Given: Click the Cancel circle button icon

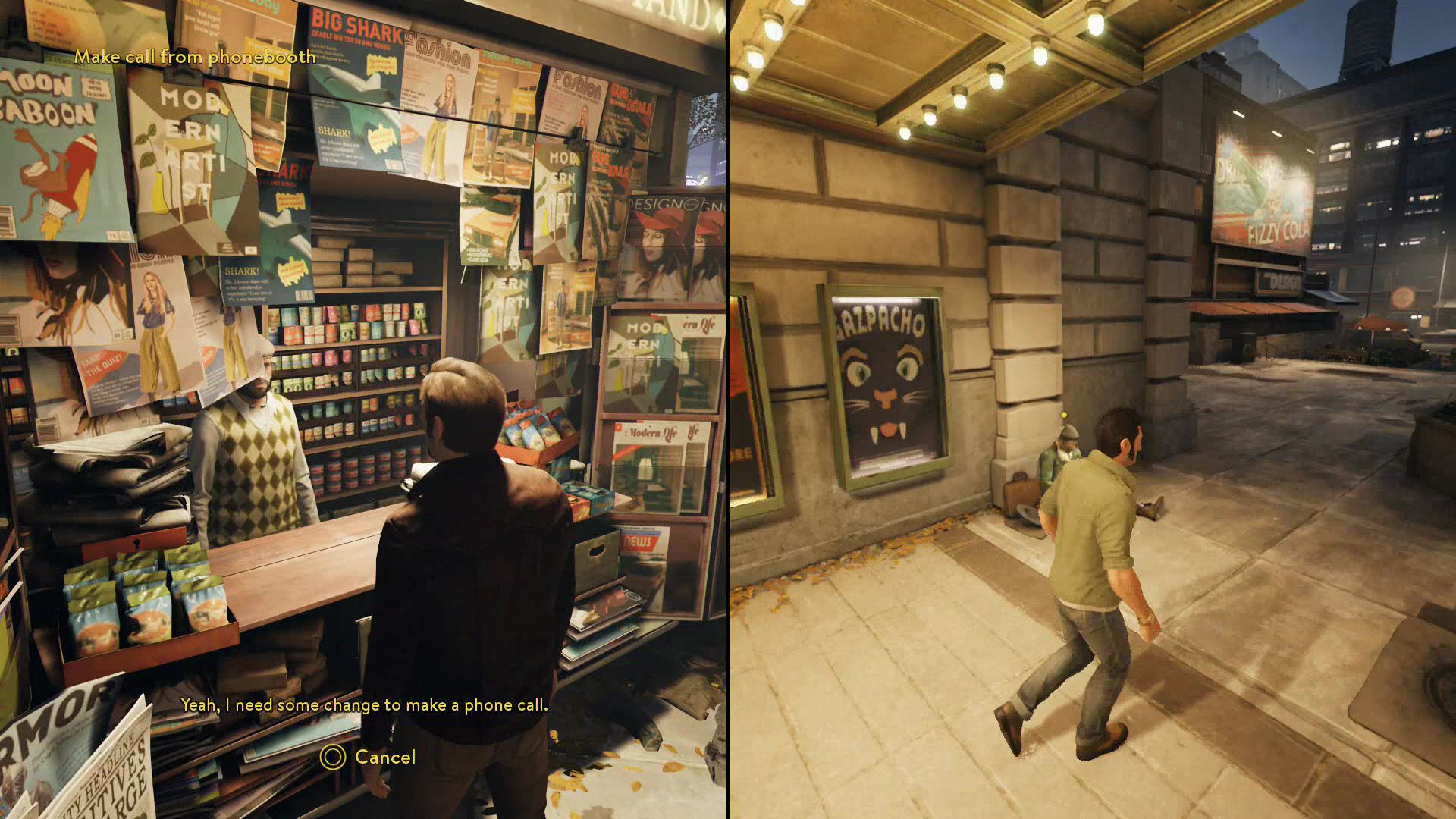Looking at the screenshot, I should pyautogui.click(x=334, y=757).
